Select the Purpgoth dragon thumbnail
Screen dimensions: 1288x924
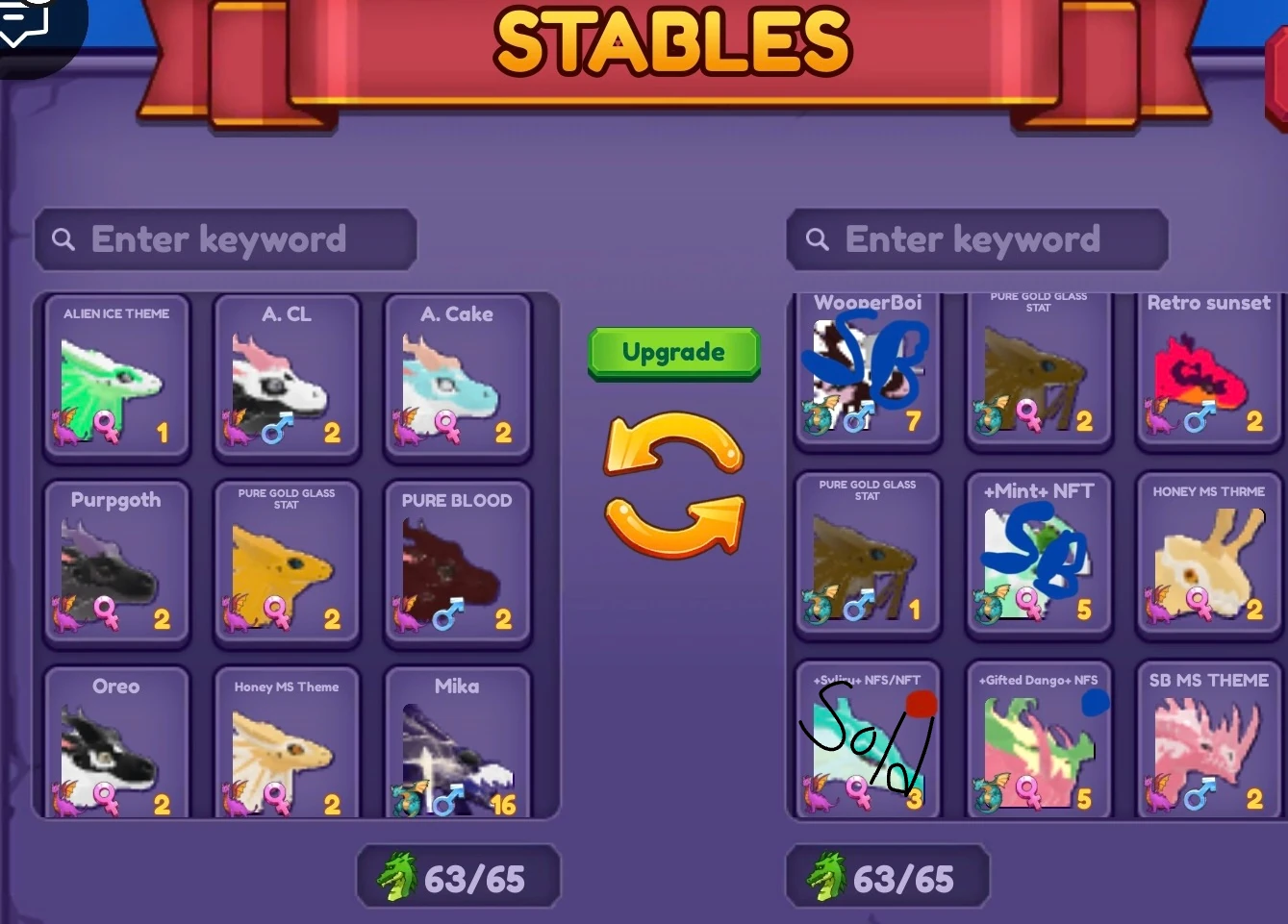pos(115,562)
